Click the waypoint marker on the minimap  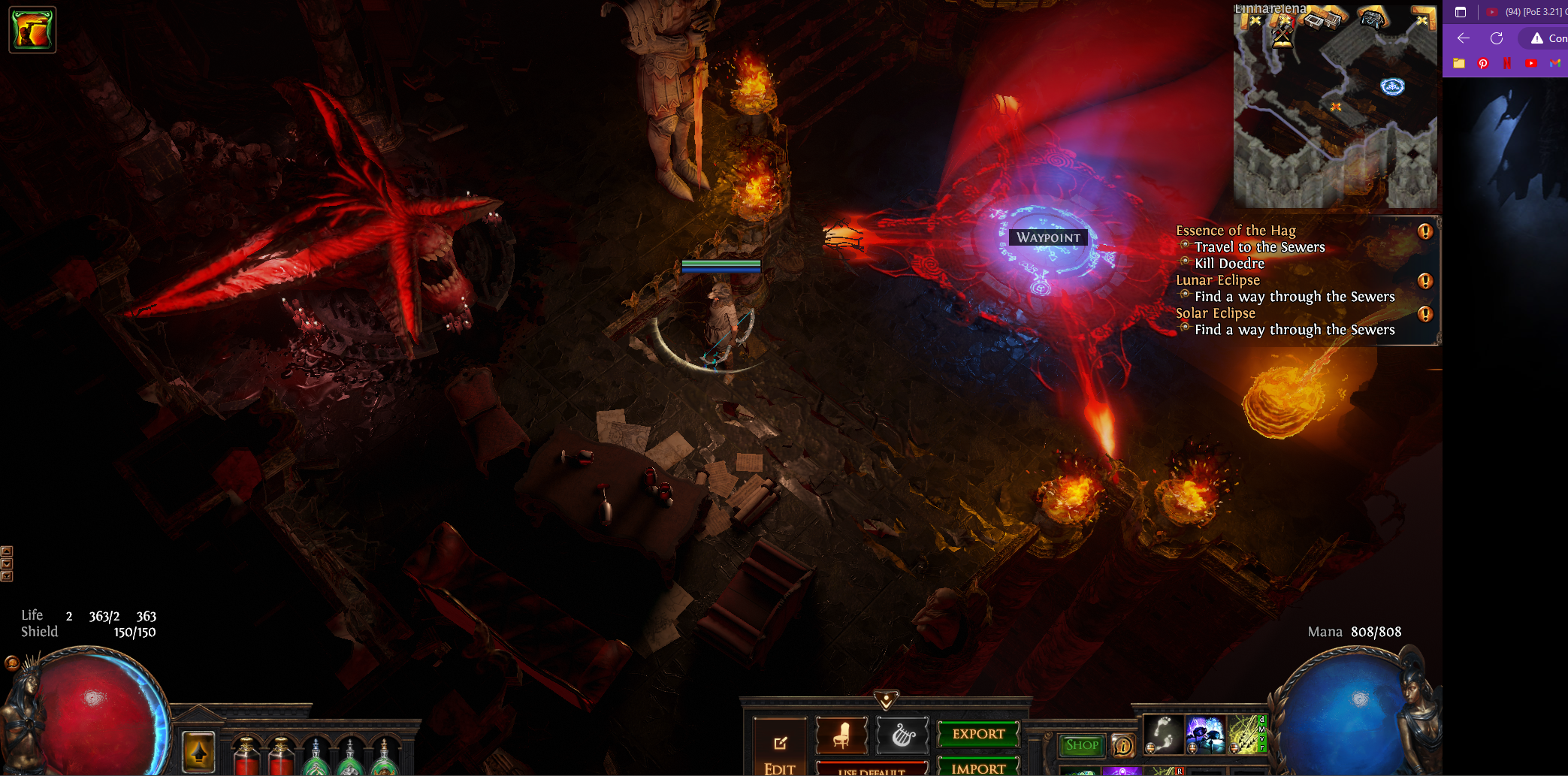click(x=1392, y=87)
